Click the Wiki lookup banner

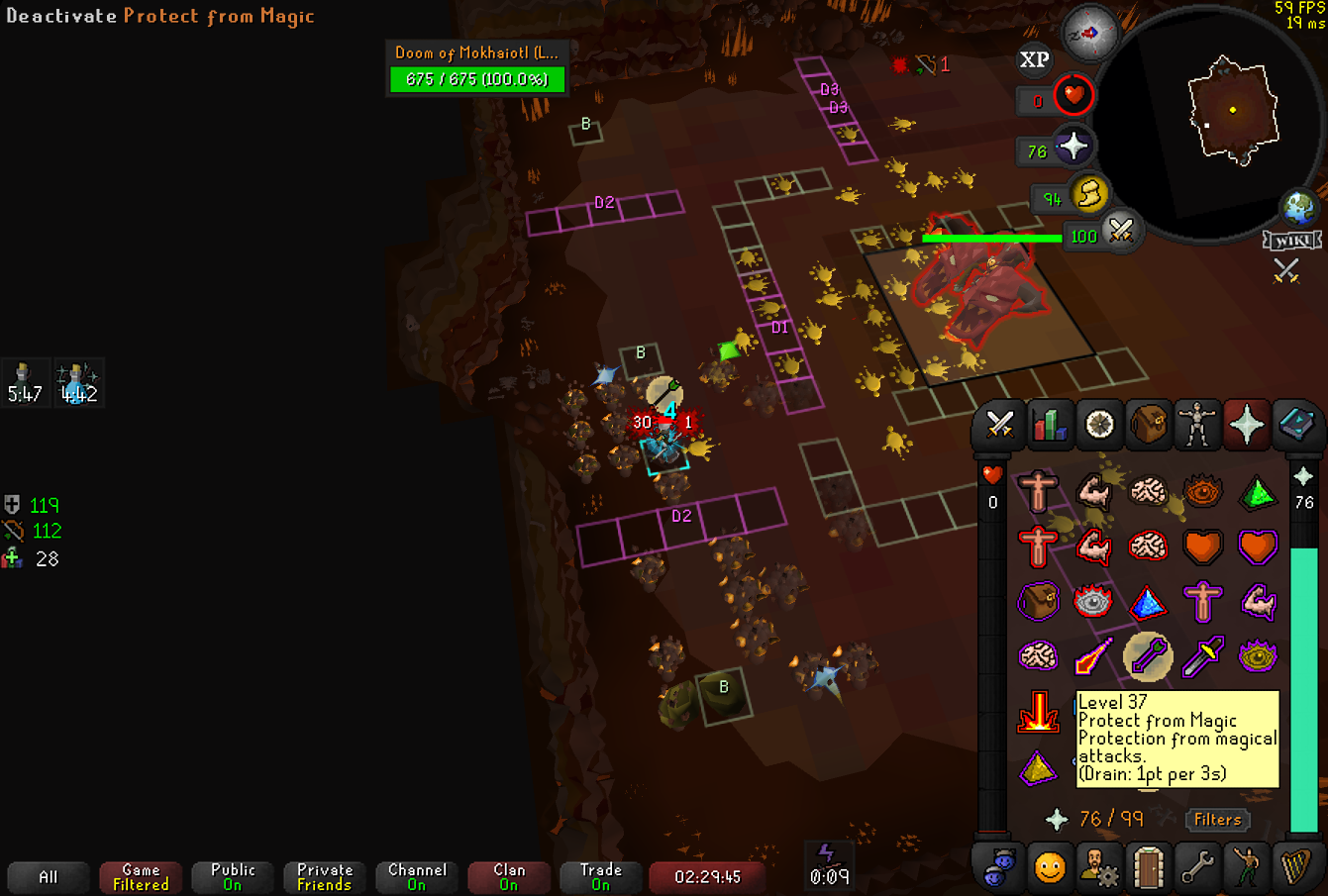pyautogui.click(x=1291, y=241)
